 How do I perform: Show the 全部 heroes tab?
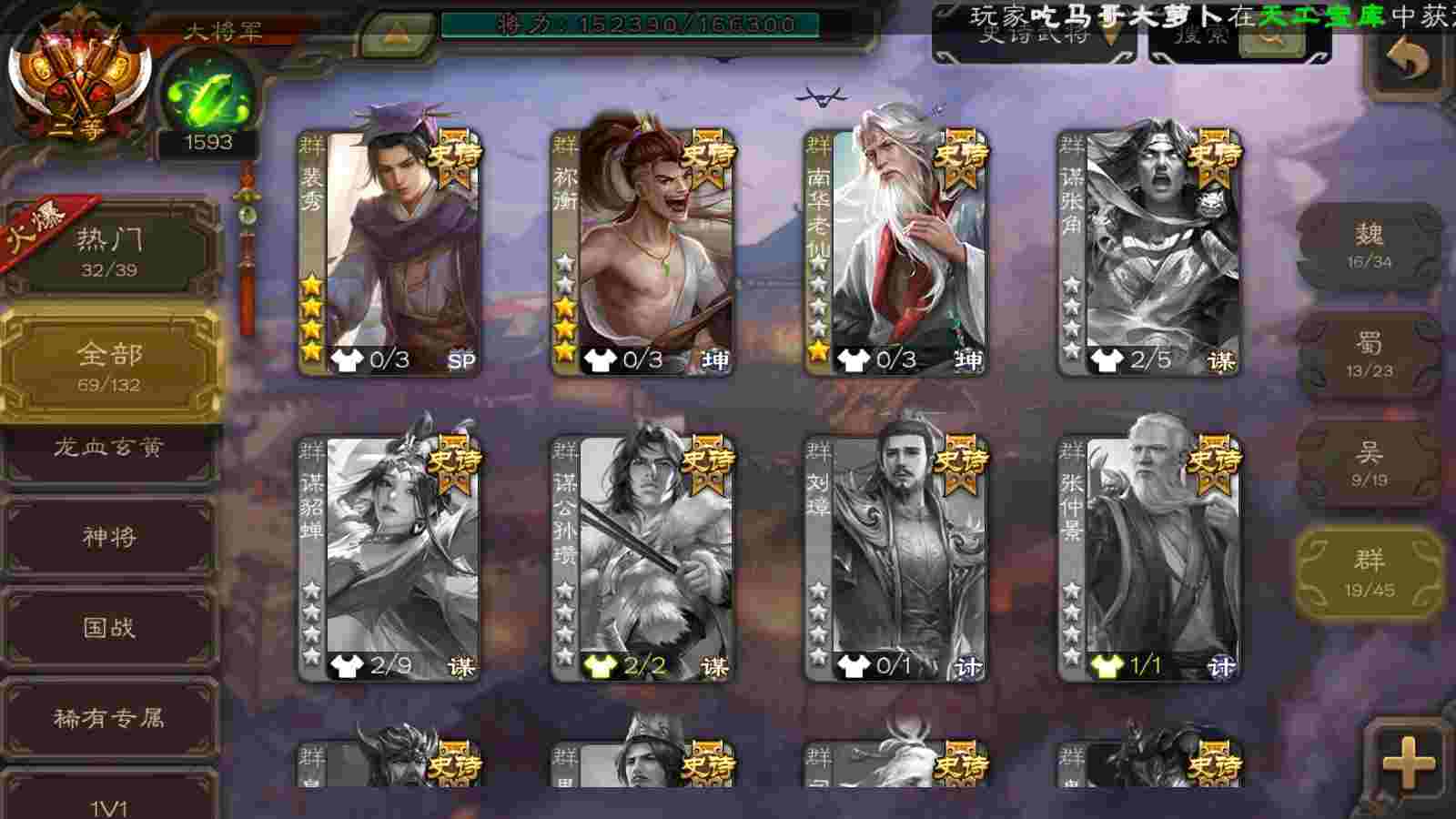tap(109, 366)
